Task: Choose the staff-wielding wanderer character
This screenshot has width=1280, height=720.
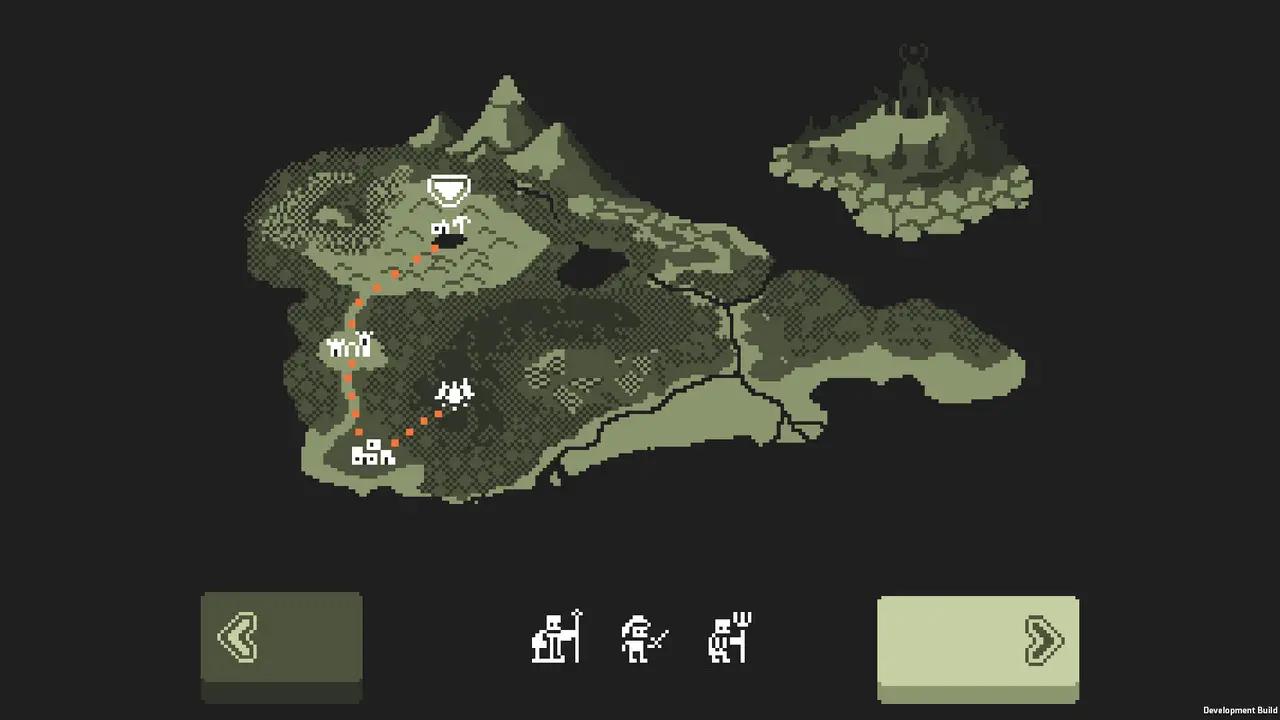Action: point(557,638)
